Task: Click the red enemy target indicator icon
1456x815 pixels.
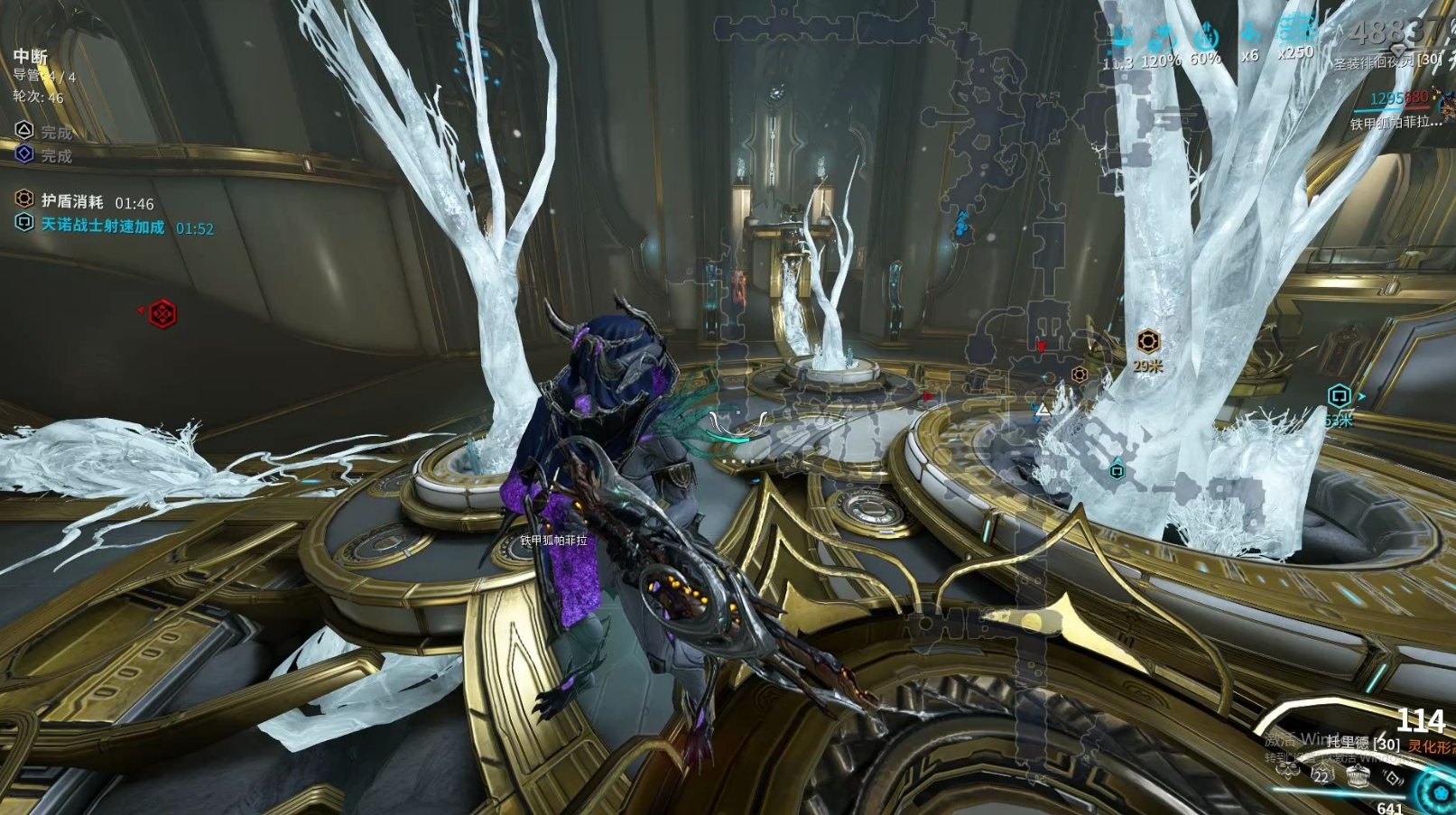Action: click(x=162, y=313)
